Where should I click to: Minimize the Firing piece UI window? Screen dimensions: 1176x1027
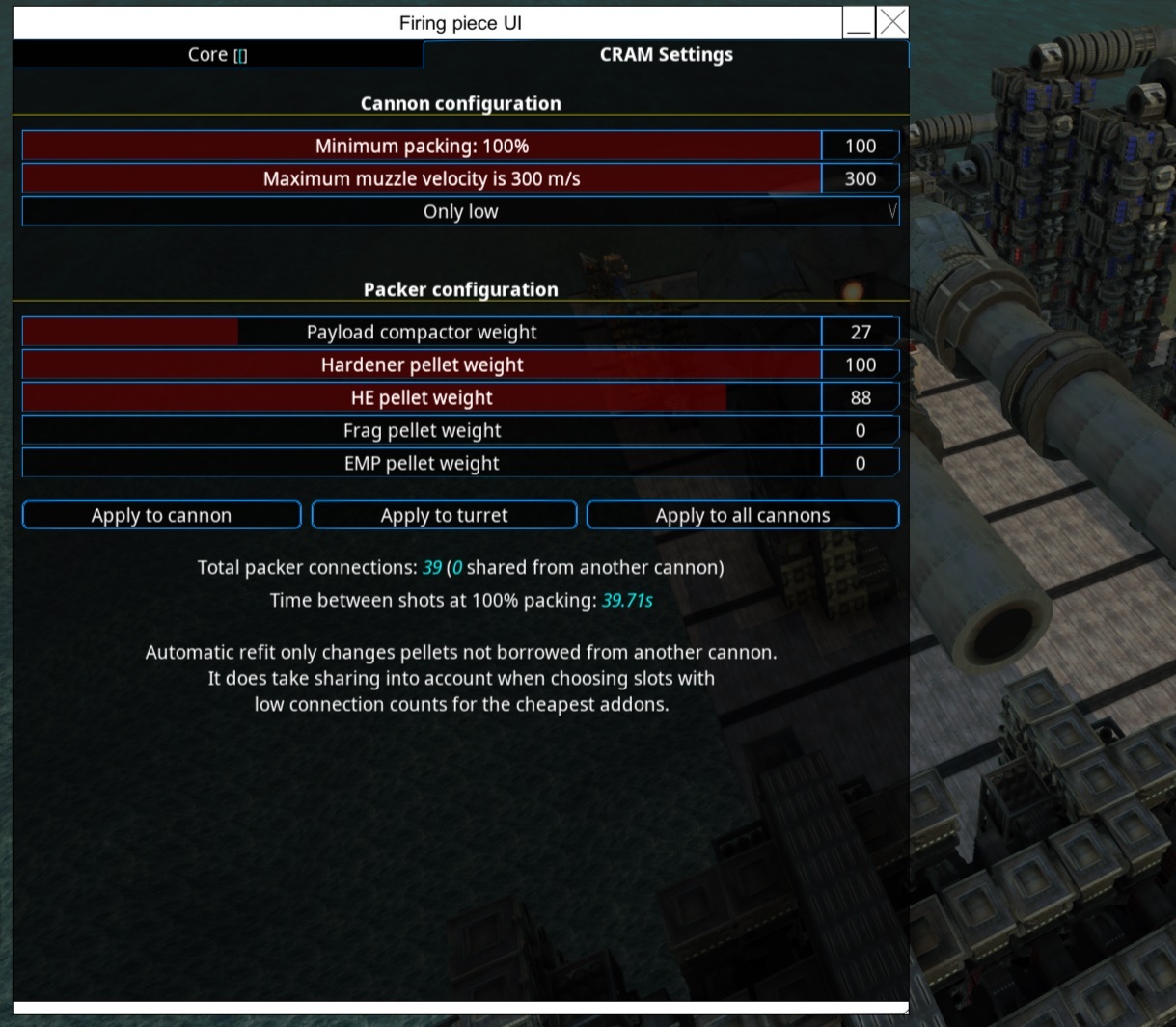(859, 22)
